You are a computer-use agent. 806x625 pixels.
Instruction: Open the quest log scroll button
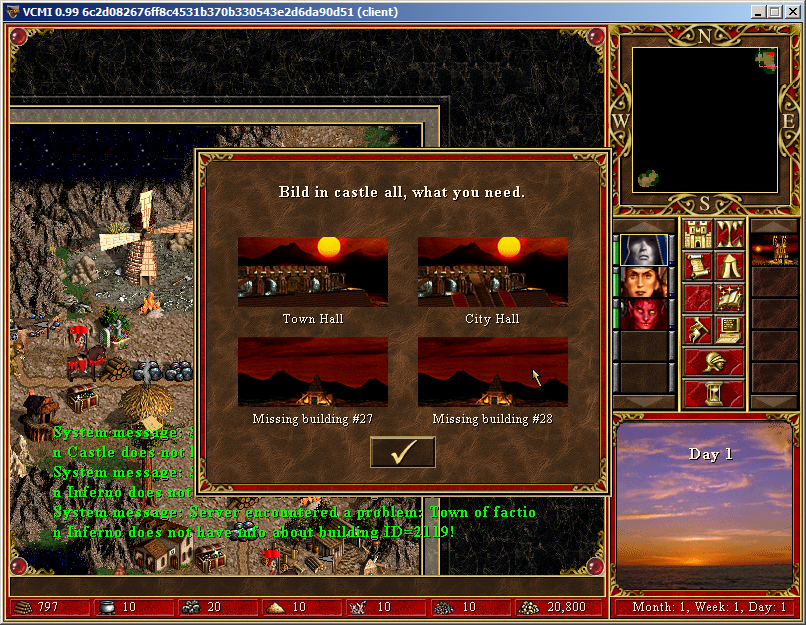coord(698,267)
